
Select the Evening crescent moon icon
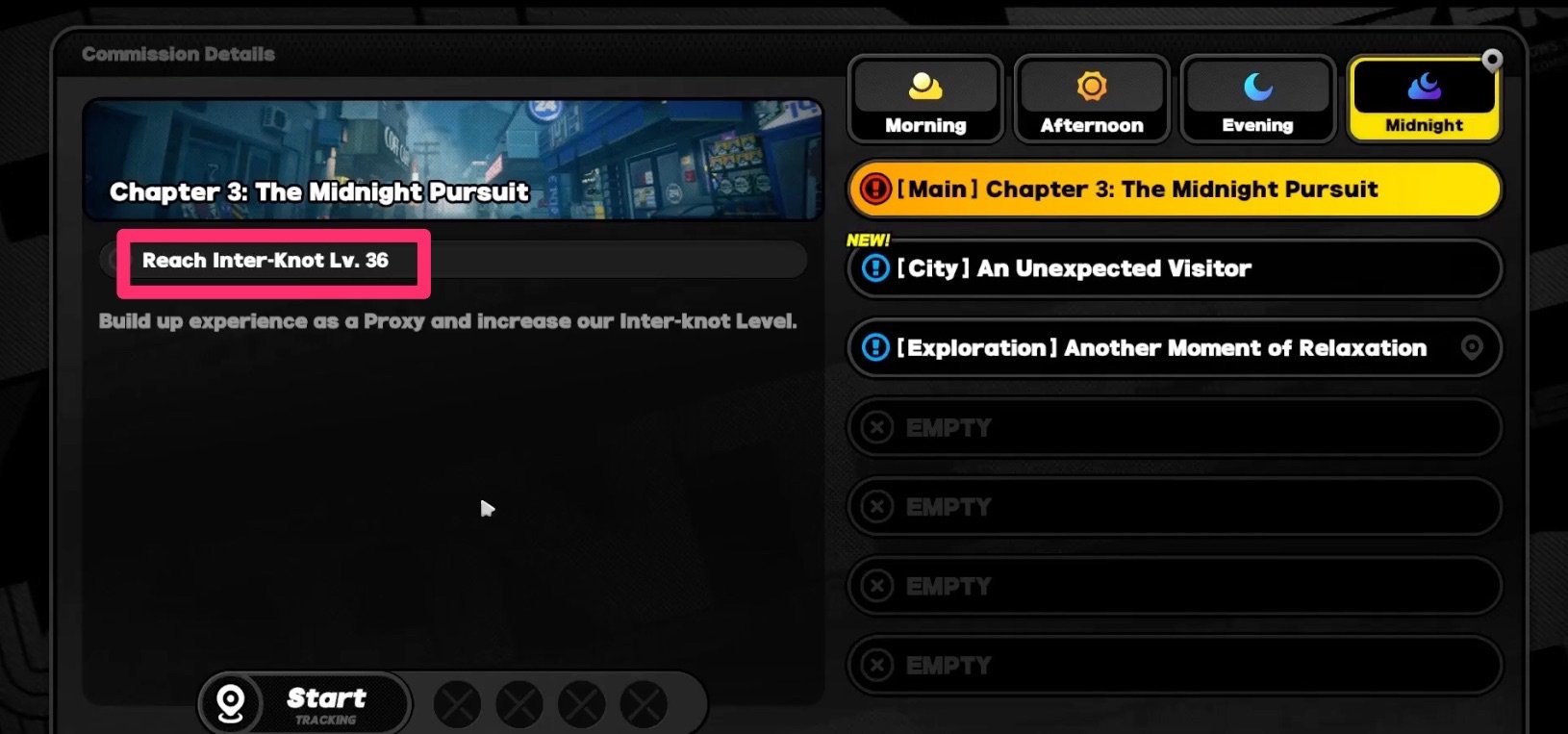(x=1256, y=88)
